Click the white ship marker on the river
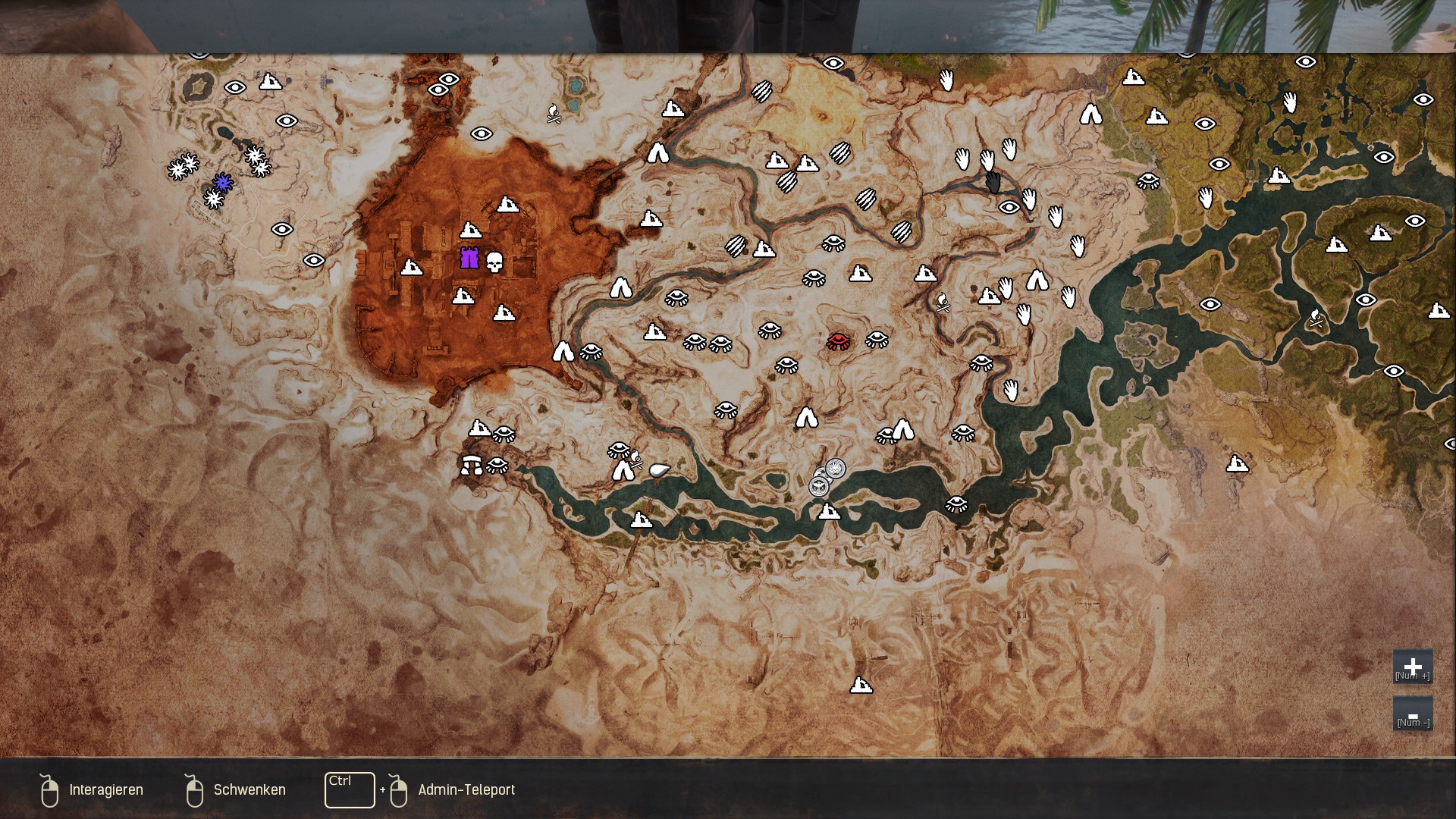The height and width of the screenshot is (819, 1456). pos(659,471)
